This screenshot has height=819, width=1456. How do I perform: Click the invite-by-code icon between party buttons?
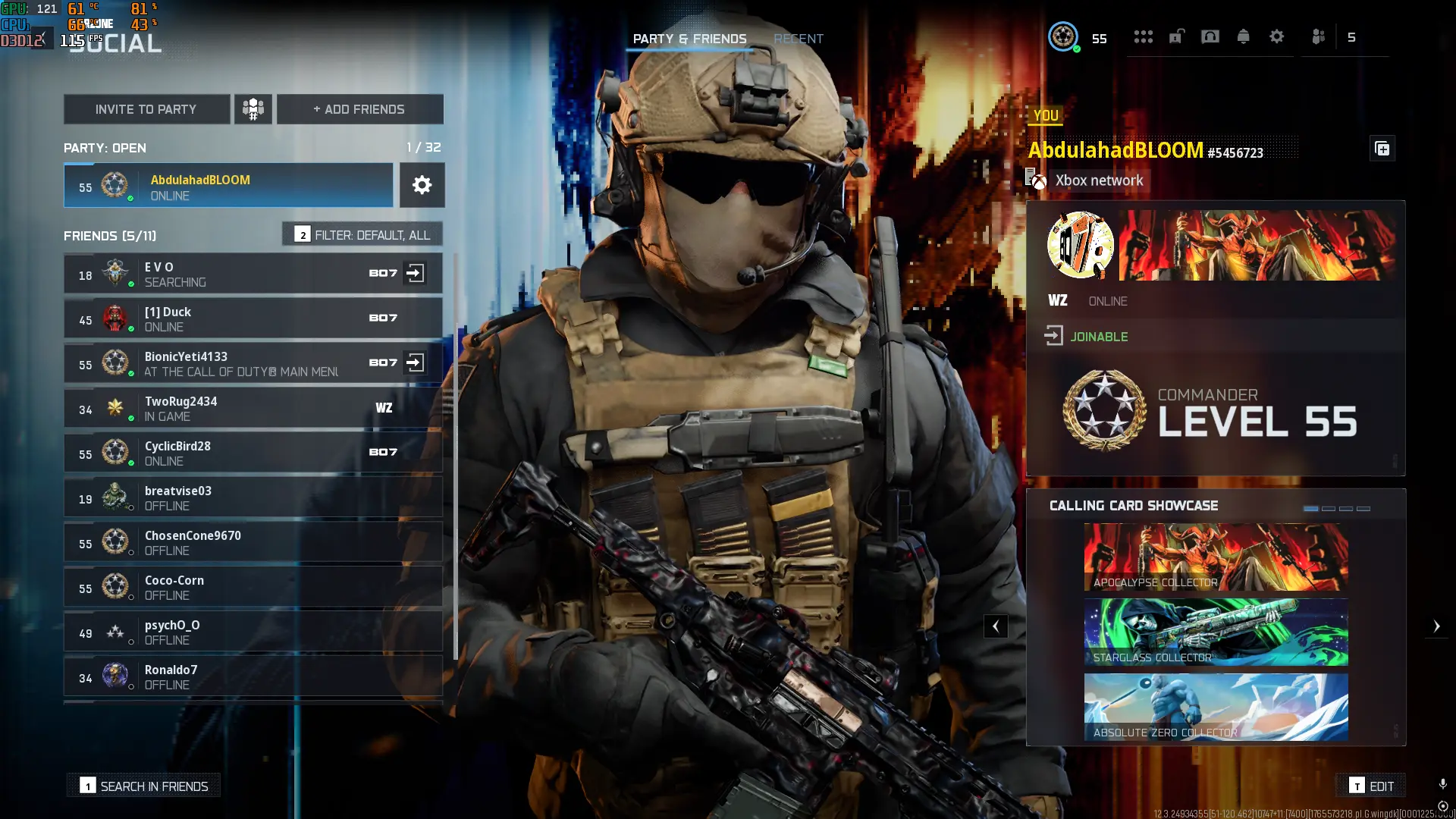tap(253, 109)
